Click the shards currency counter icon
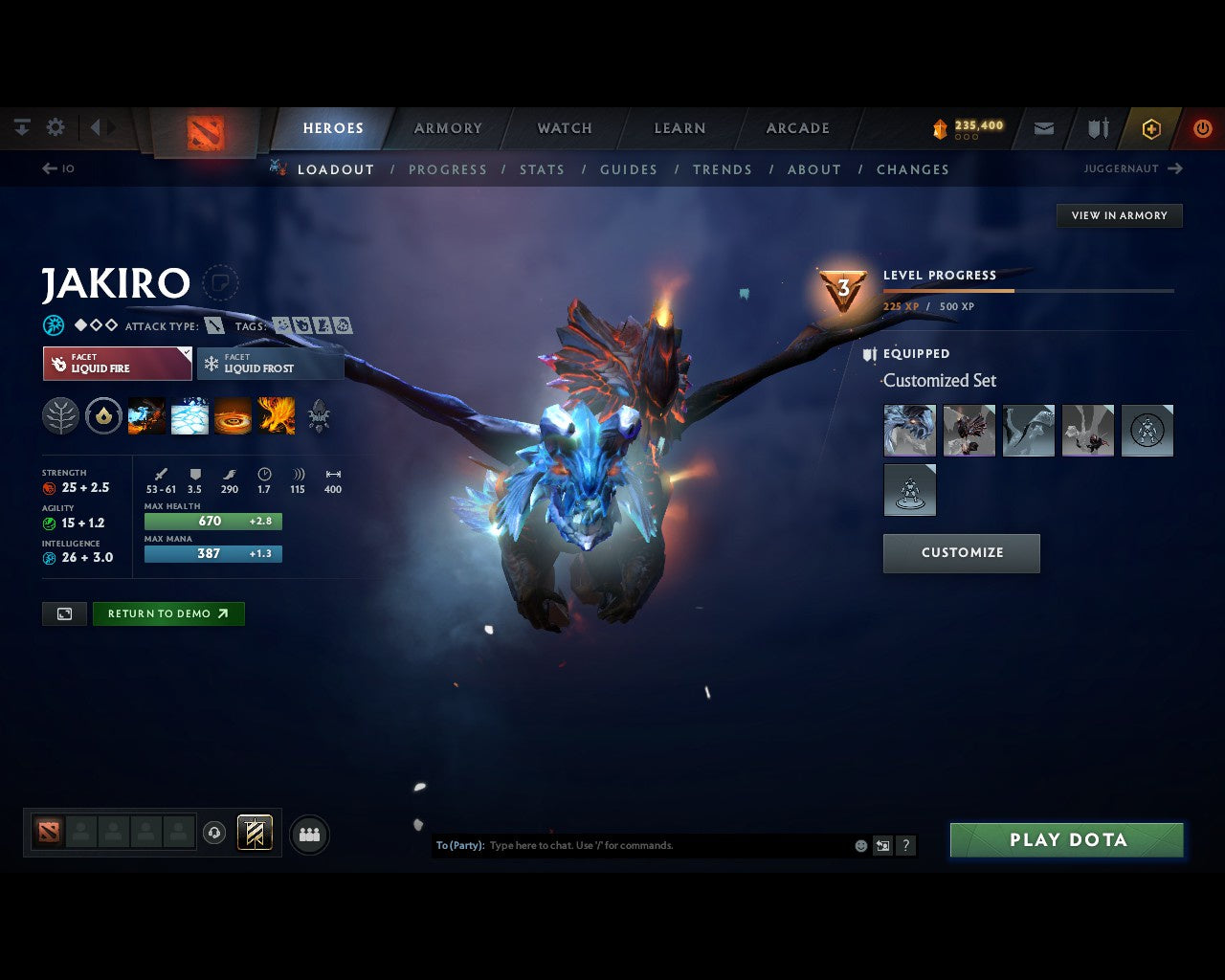This screenshot has width=1225, height=980. click(x=941, y=125)
